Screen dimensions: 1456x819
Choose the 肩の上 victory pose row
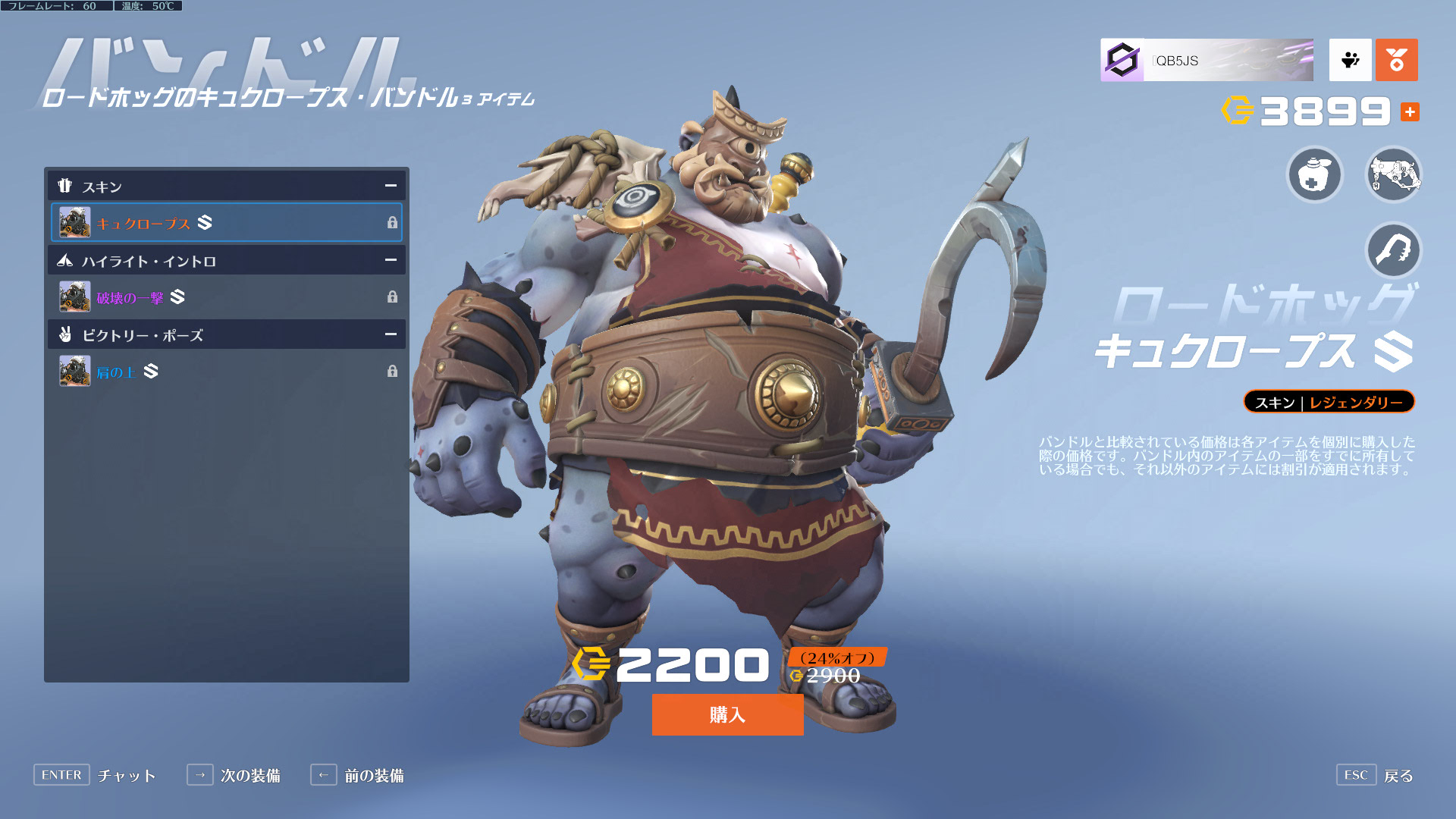point(226,372)
